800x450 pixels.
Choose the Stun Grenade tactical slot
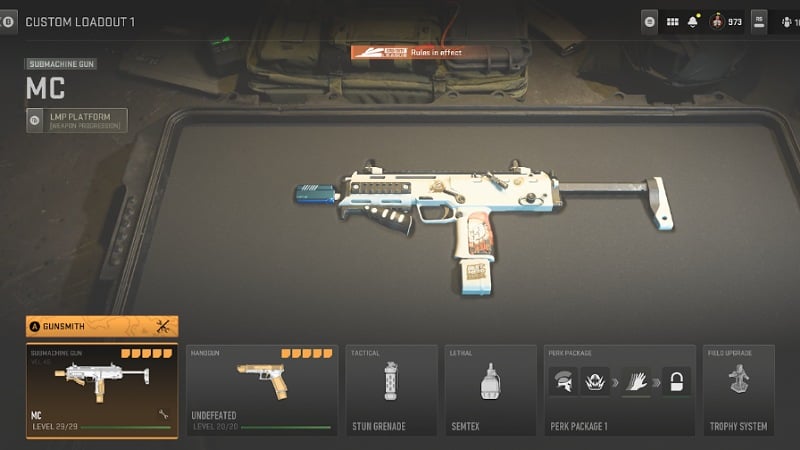[391, 391]
